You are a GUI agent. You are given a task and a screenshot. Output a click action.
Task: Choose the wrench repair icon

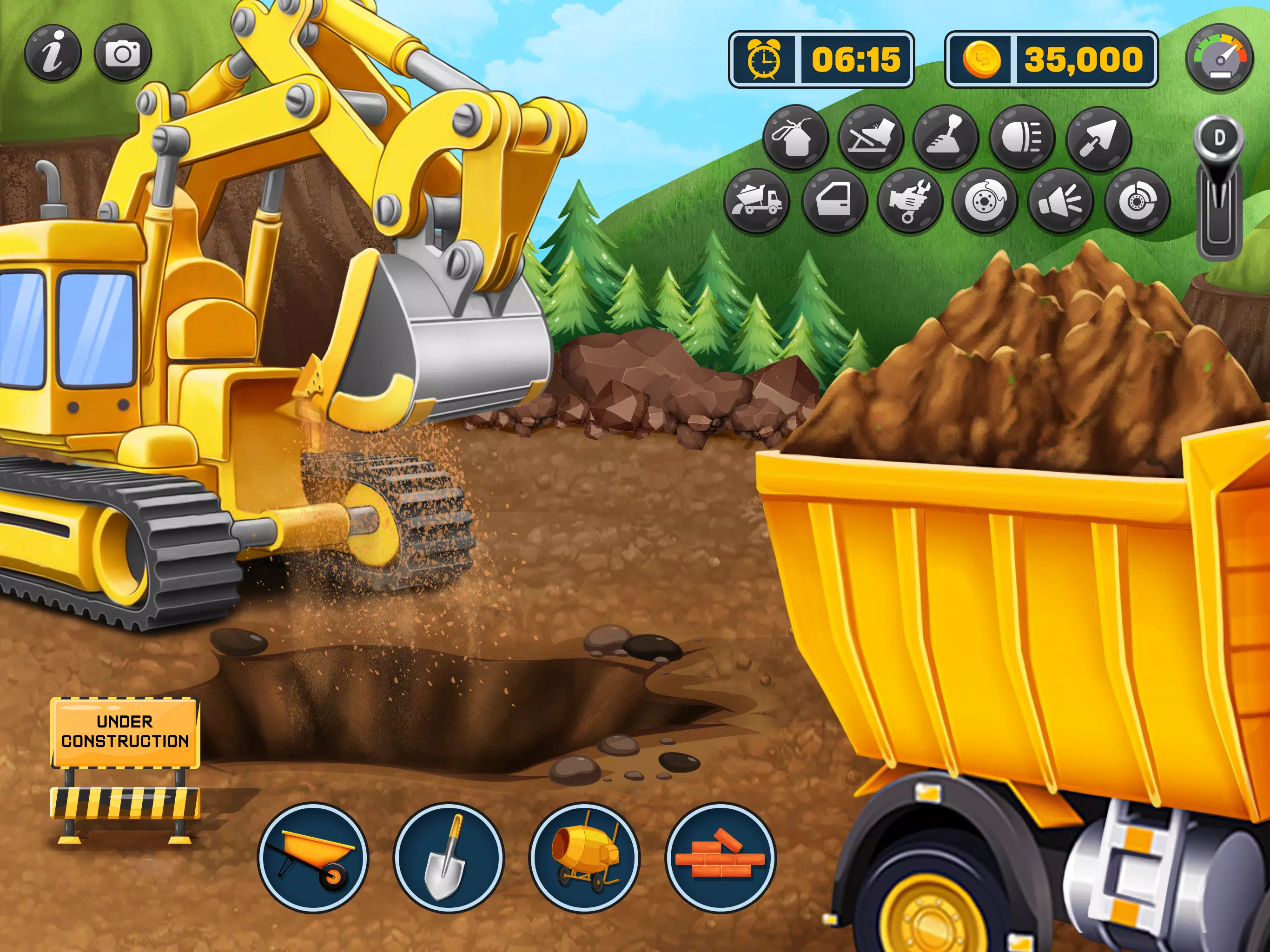point(910,201)
